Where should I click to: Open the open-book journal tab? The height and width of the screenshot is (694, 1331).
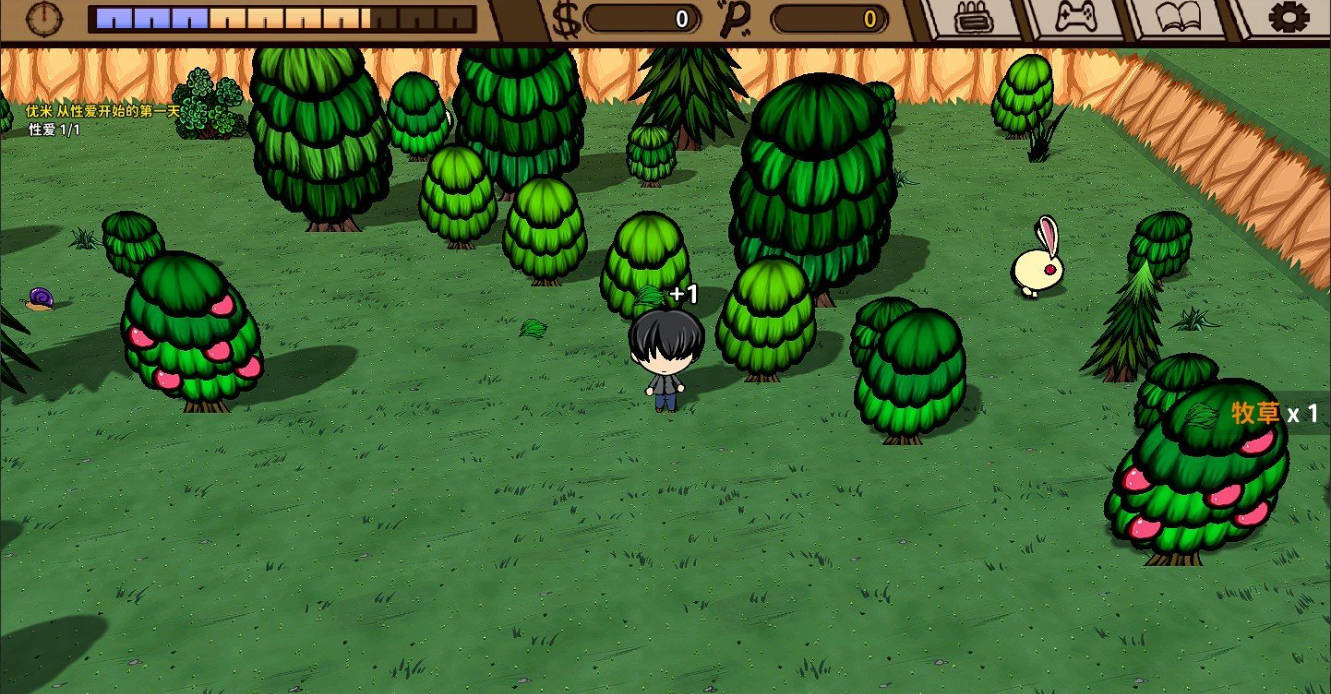(x=1177, y=18)
